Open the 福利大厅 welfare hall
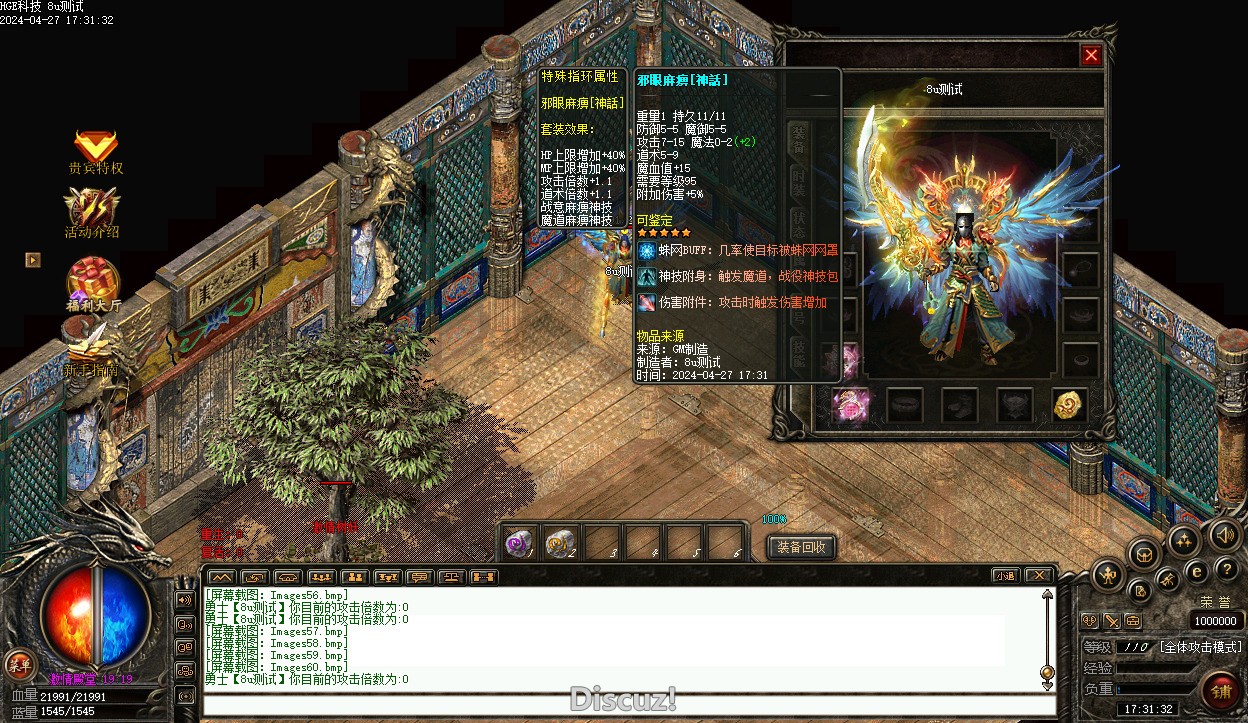The image size is (1248, 723). click(93, 281)
